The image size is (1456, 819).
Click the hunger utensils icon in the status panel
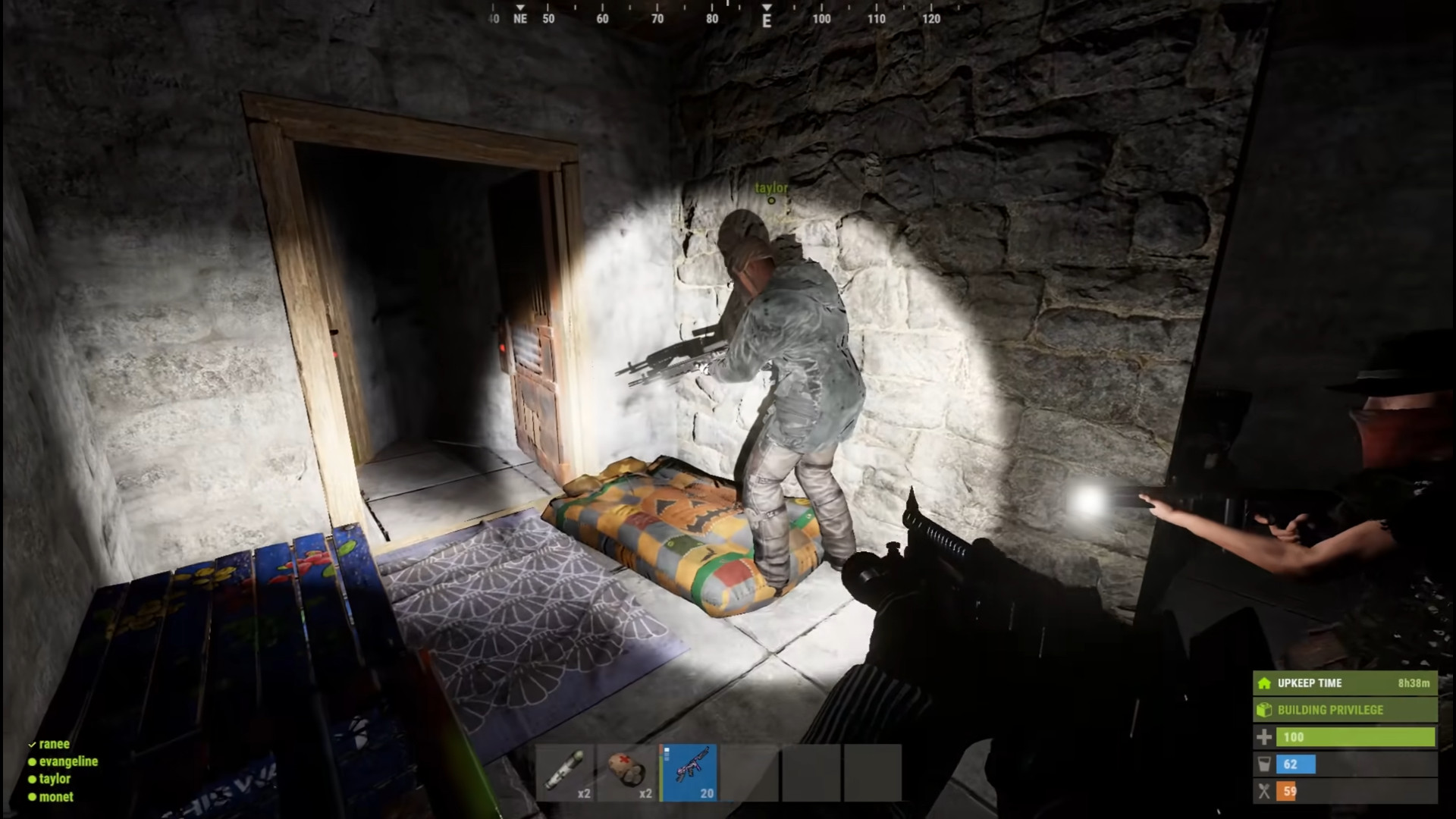click(1263, 791)
